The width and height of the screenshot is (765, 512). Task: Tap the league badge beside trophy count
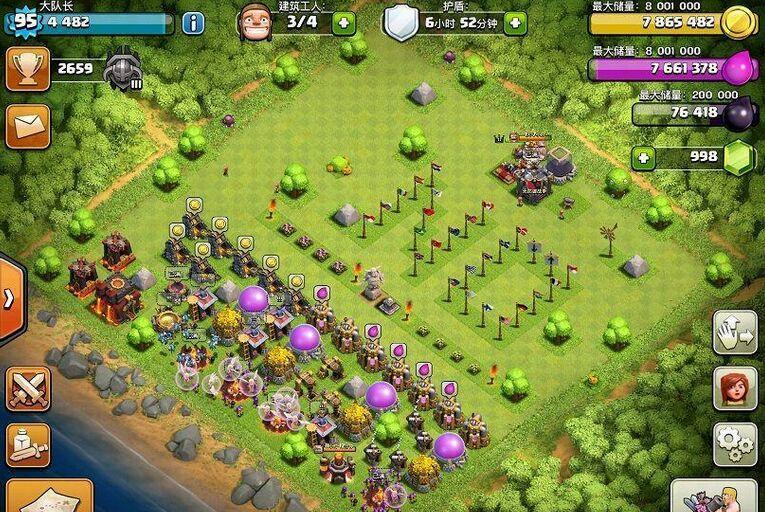point(123,70)
